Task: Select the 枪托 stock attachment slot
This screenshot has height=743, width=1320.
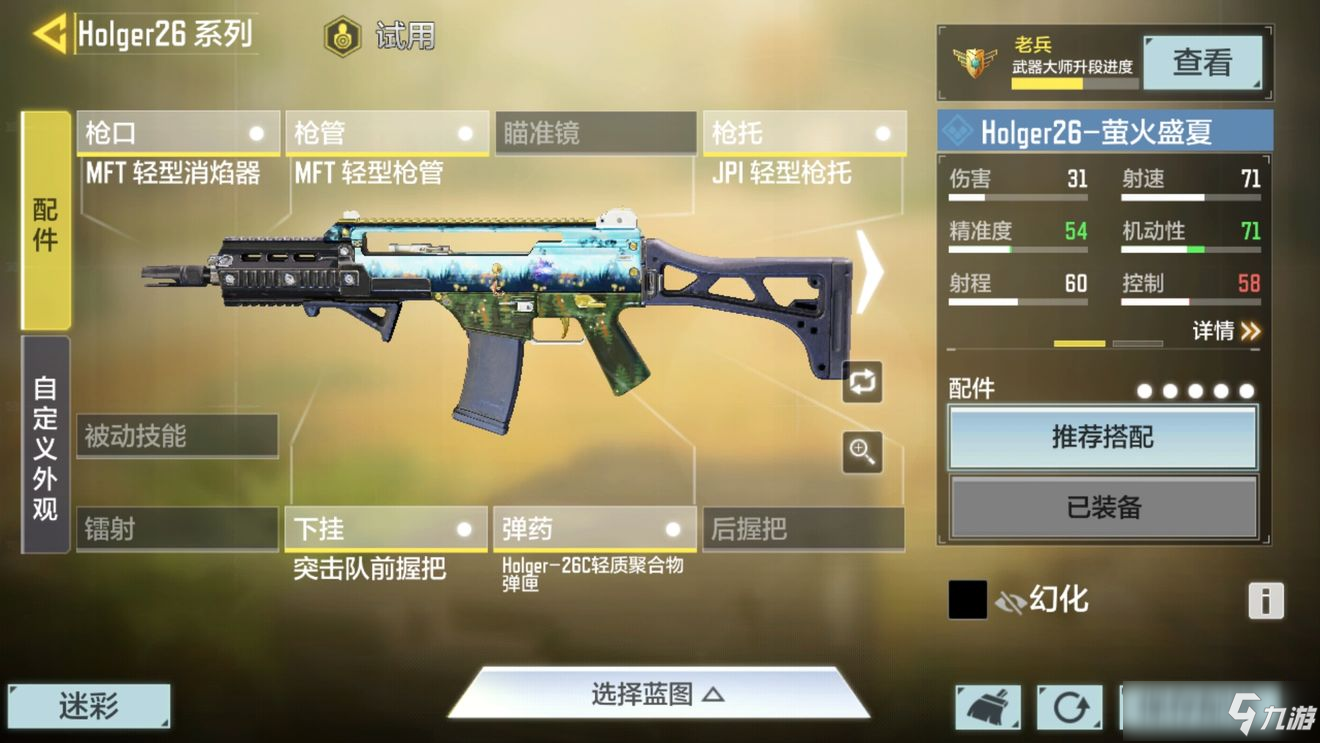Action: pos(804,134)
